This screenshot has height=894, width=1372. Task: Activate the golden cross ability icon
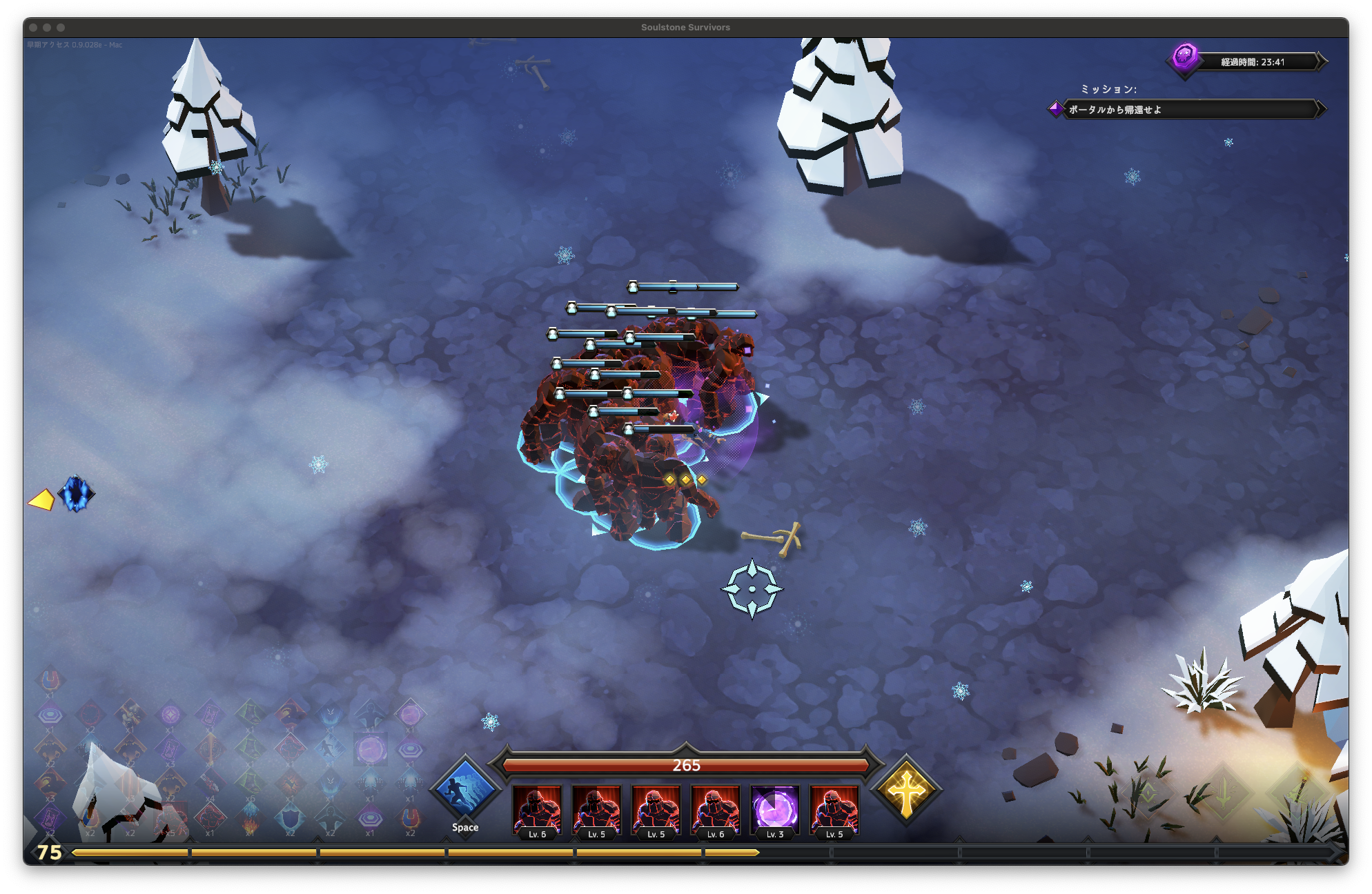click(x=906, y=791)
